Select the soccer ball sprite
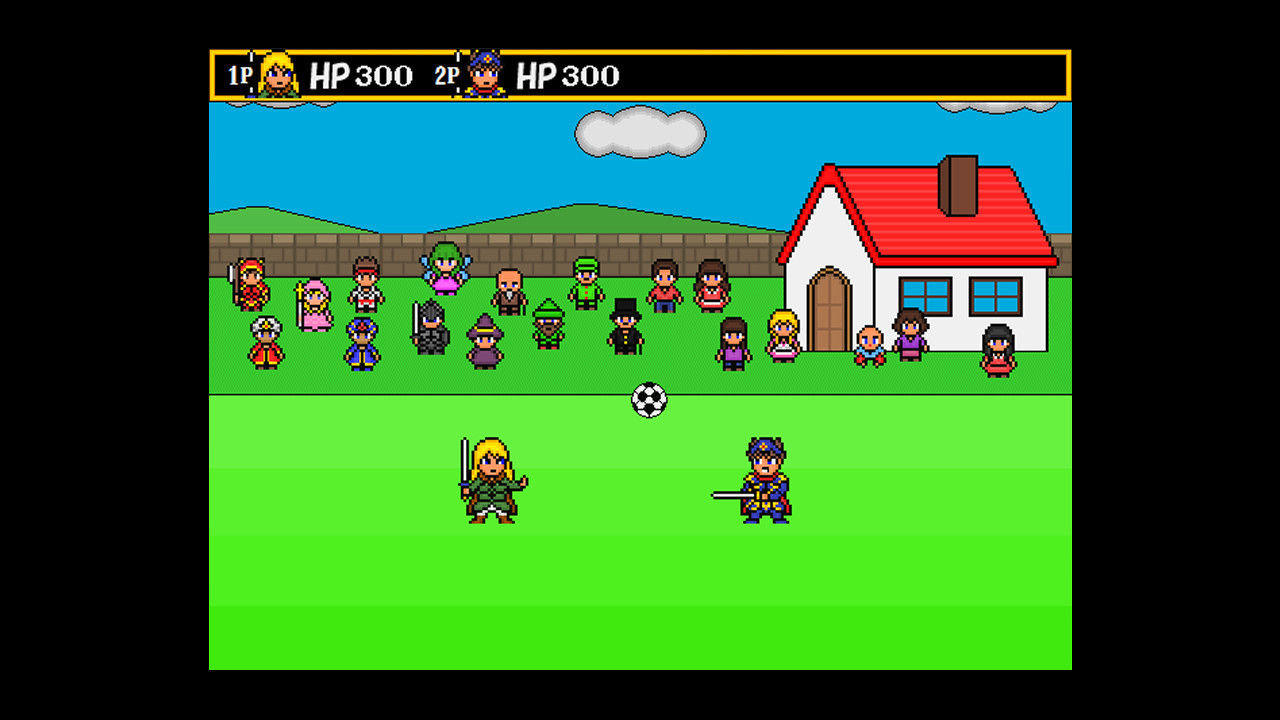The image size is (1280, 720). [650, 399]
